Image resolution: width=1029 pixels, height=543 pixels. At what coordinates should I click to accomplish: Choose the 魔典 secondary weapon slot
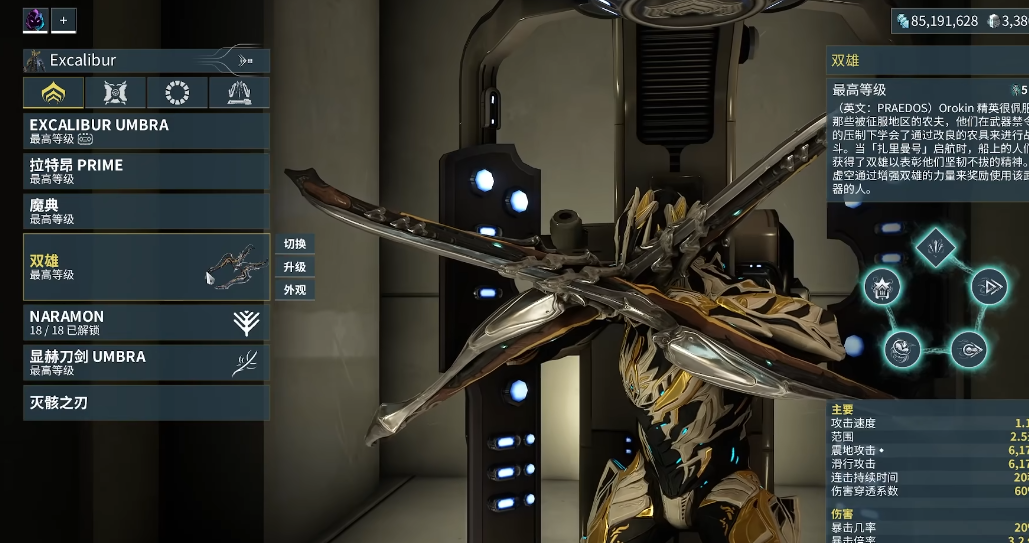(x=146, y=211)
